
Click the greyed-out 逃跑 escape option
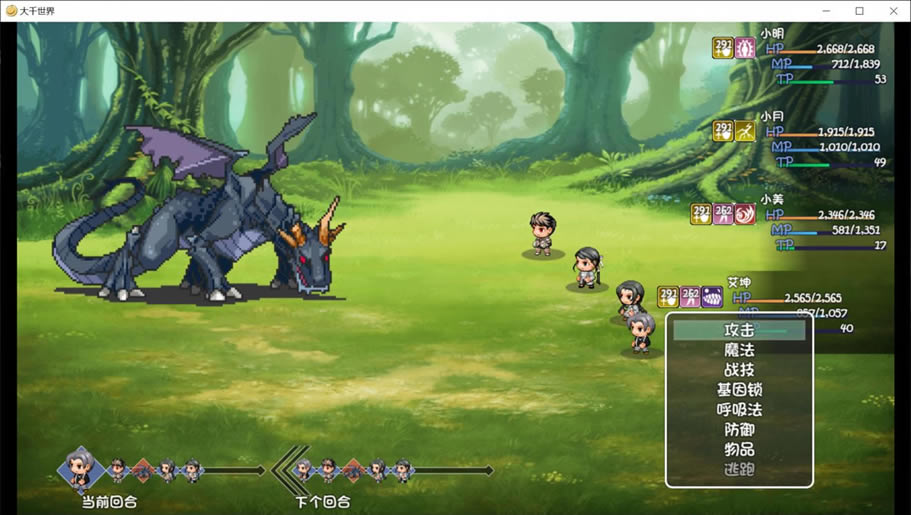click(739, 470)
